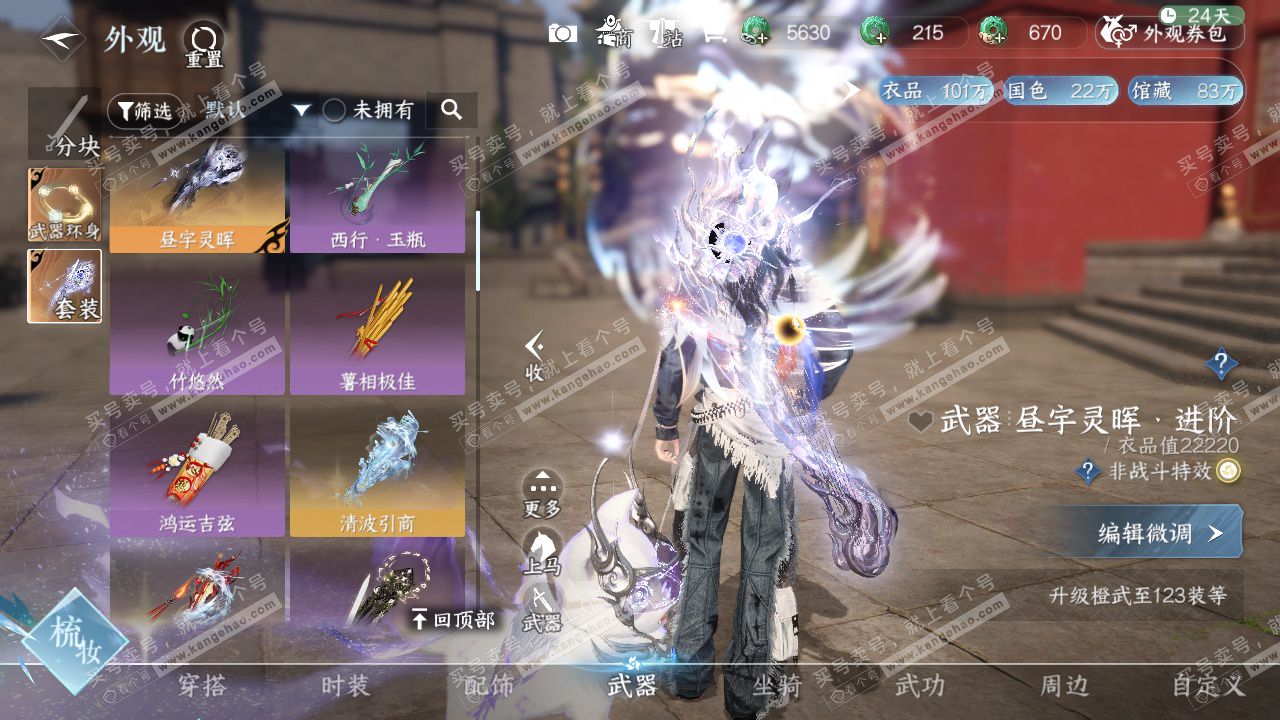Go back using the top-left arrow
This screenshot has width=1280, height=720.
point(62,39)
